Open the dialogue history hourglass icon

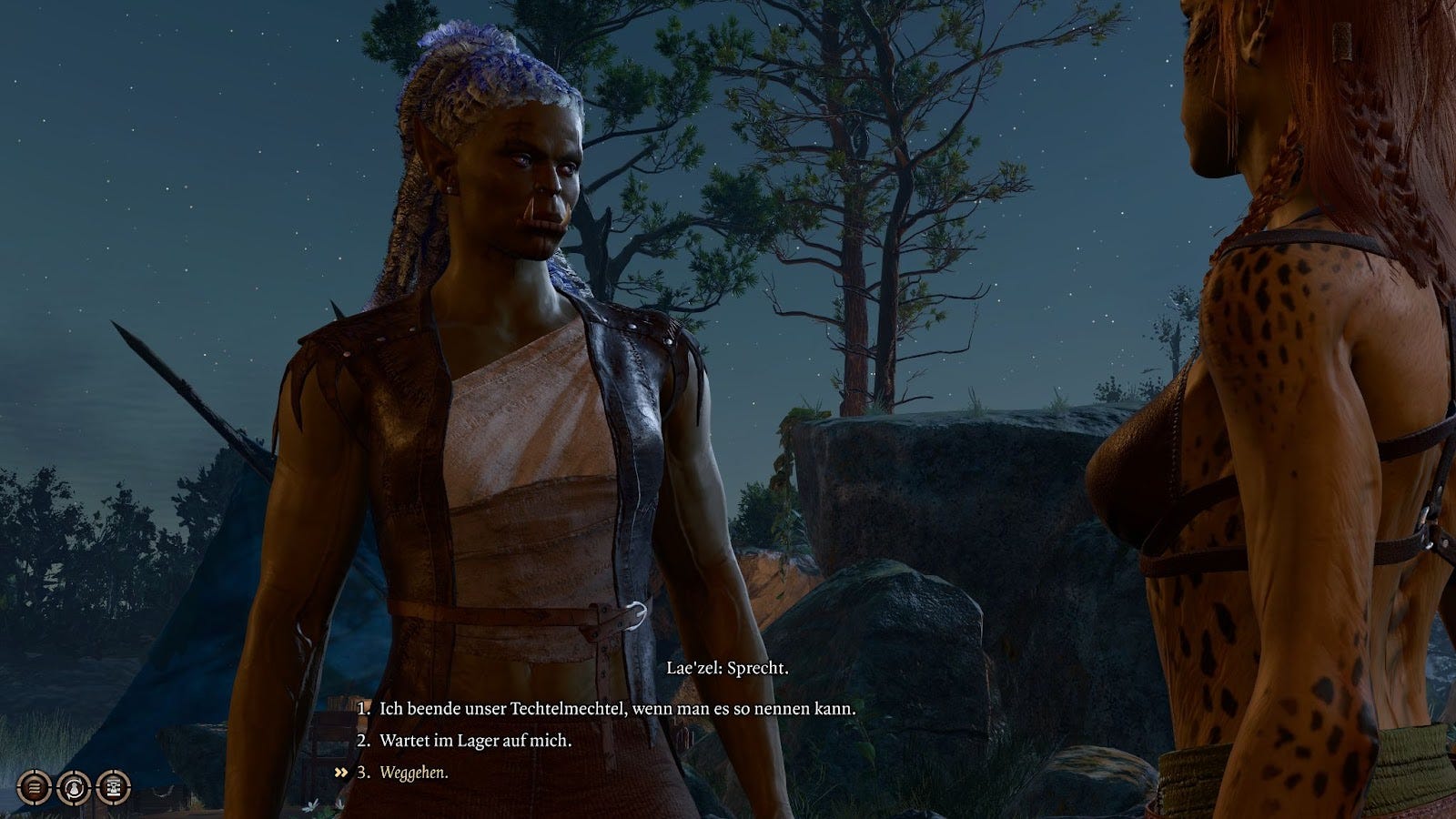(x=113, y=786)
